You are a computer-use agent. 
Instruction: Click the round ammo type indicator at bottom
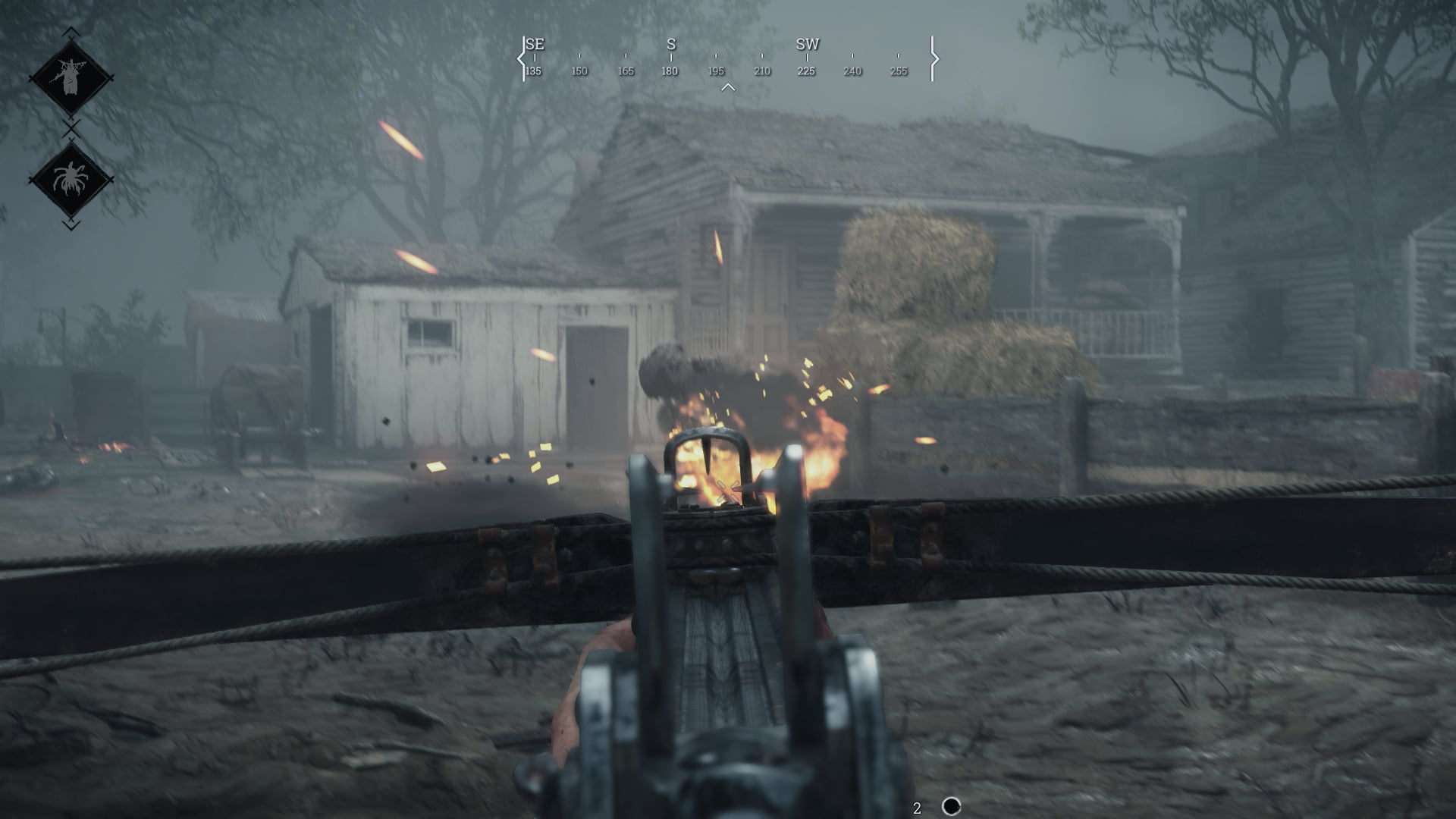pyautogui.click(x=950, y=807)
